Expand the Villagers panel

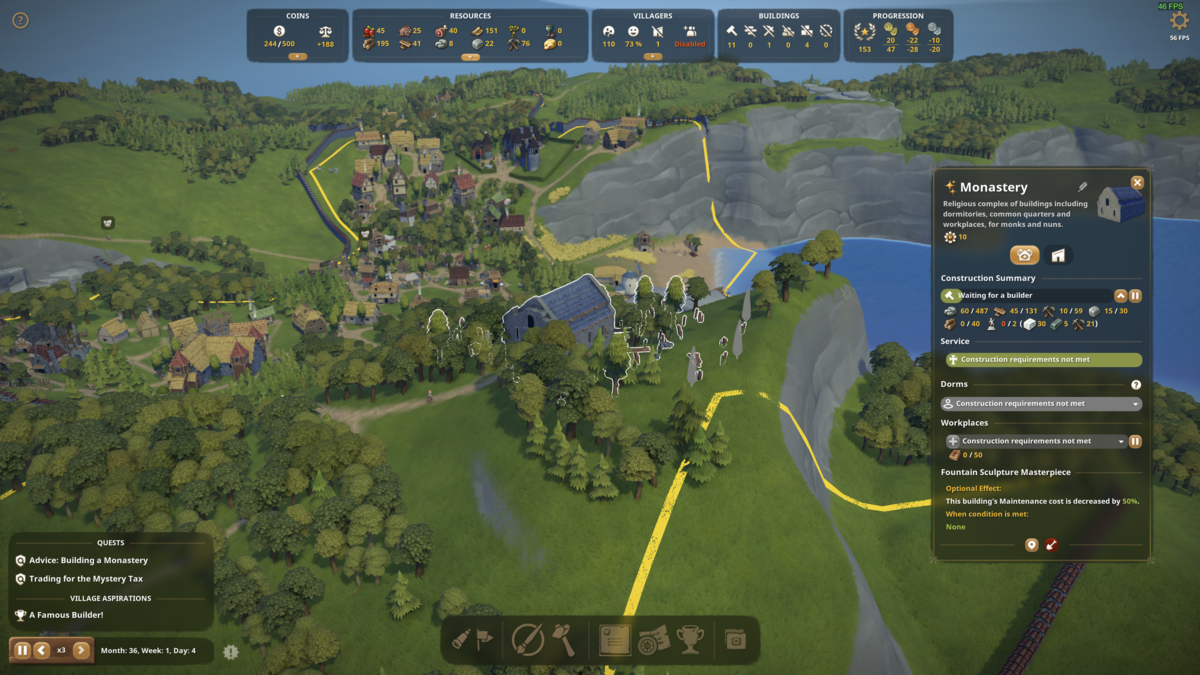[652, 57]
